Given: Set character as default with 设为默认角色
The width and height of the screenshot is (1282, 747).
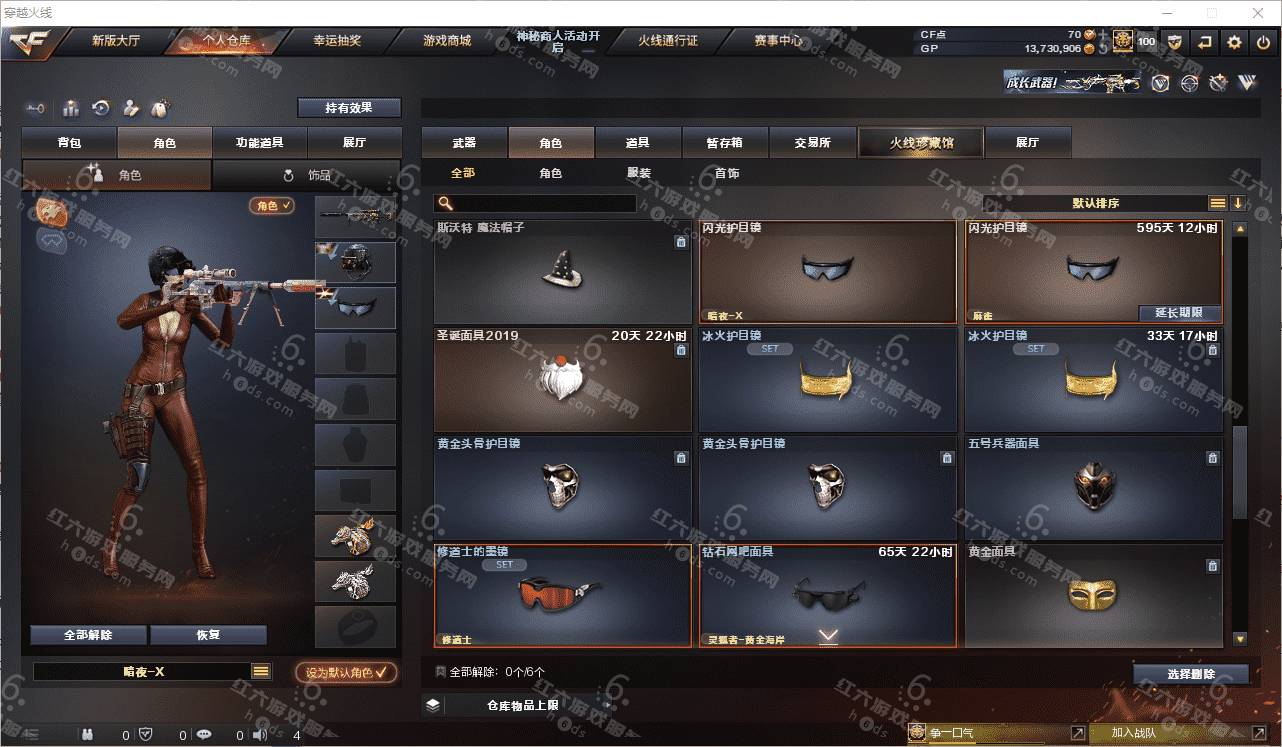Looking at the screenshot, I should click(345, 672).
